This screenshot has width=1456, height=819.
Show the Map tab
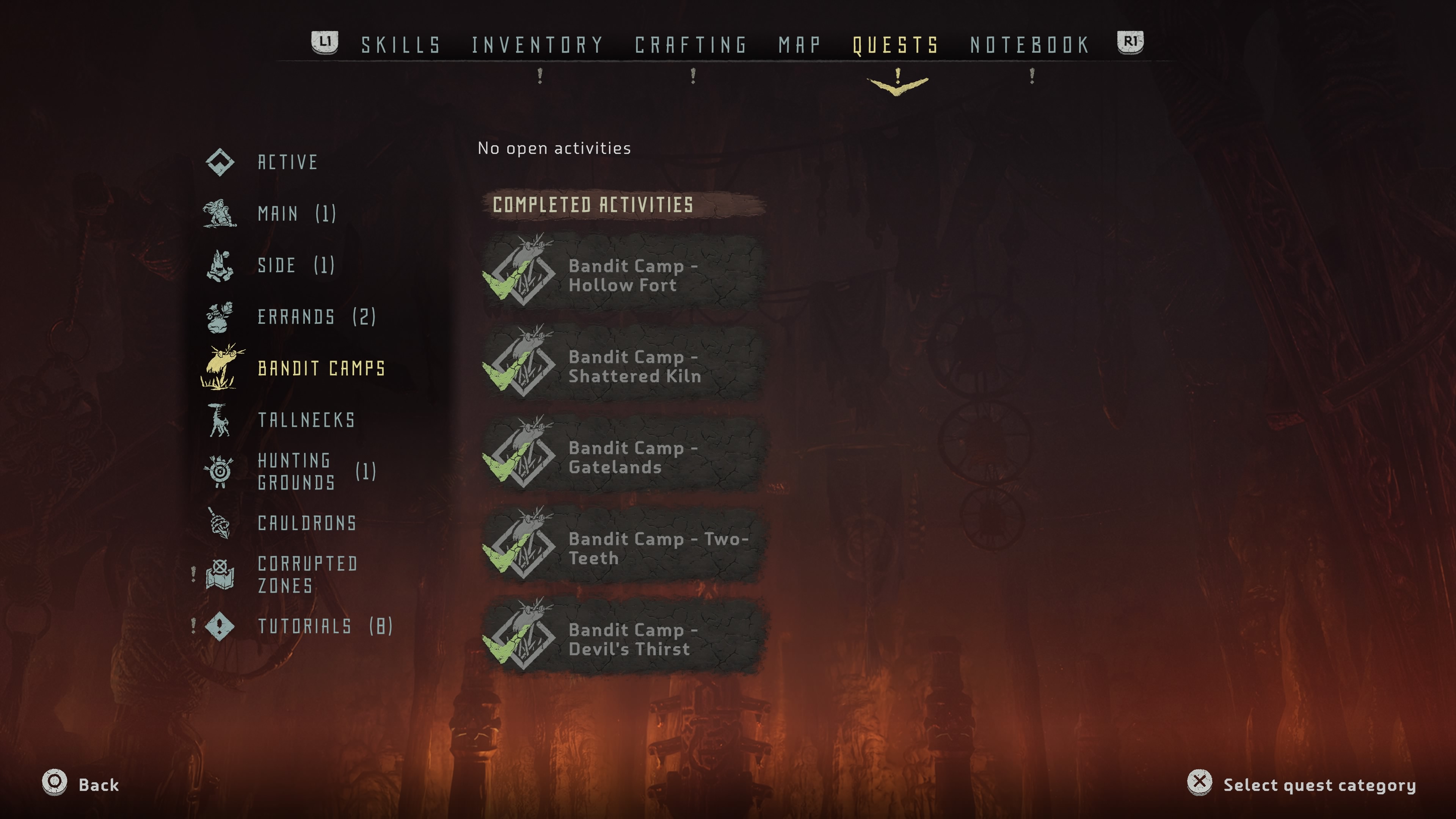pos(799,45)
